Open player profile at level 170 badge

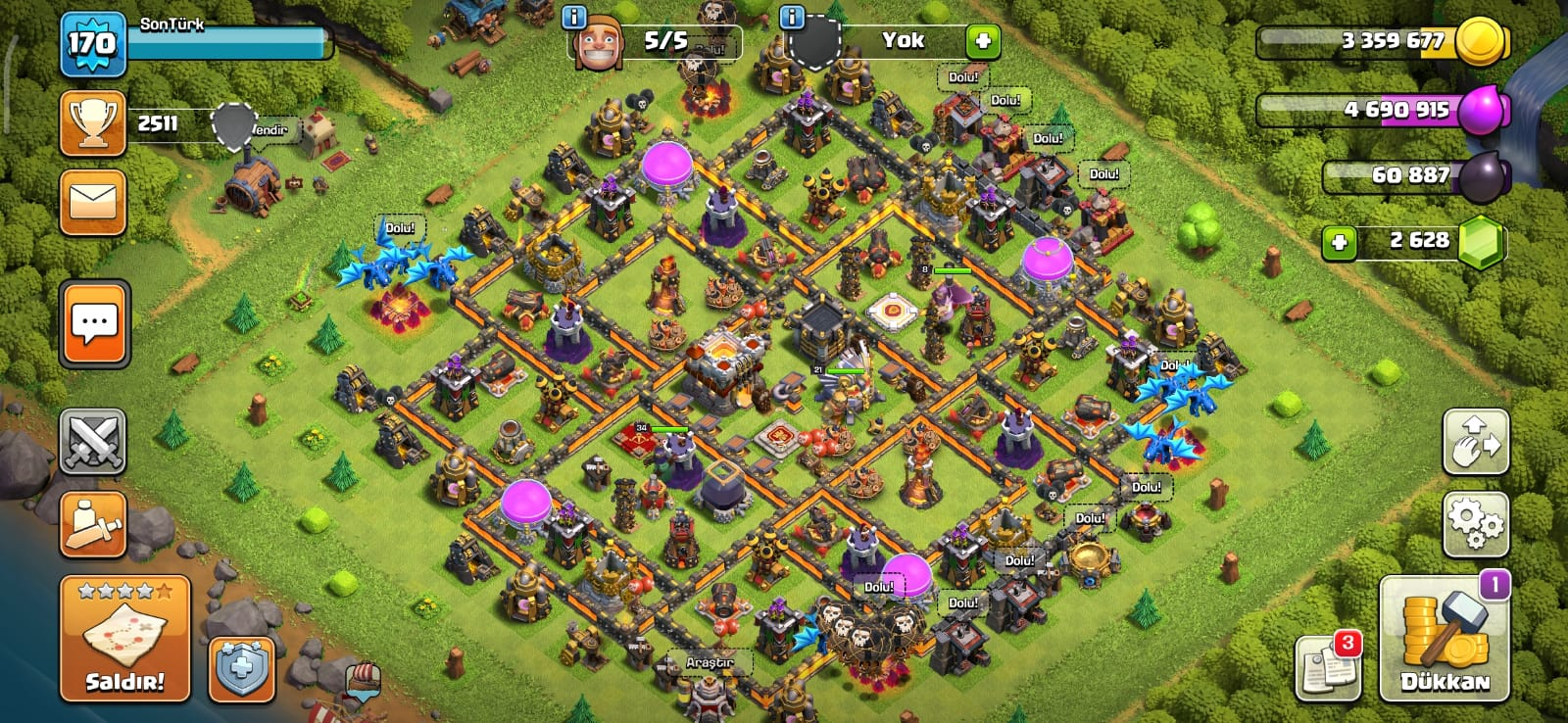pyautogui.click(x=92, y=43)
